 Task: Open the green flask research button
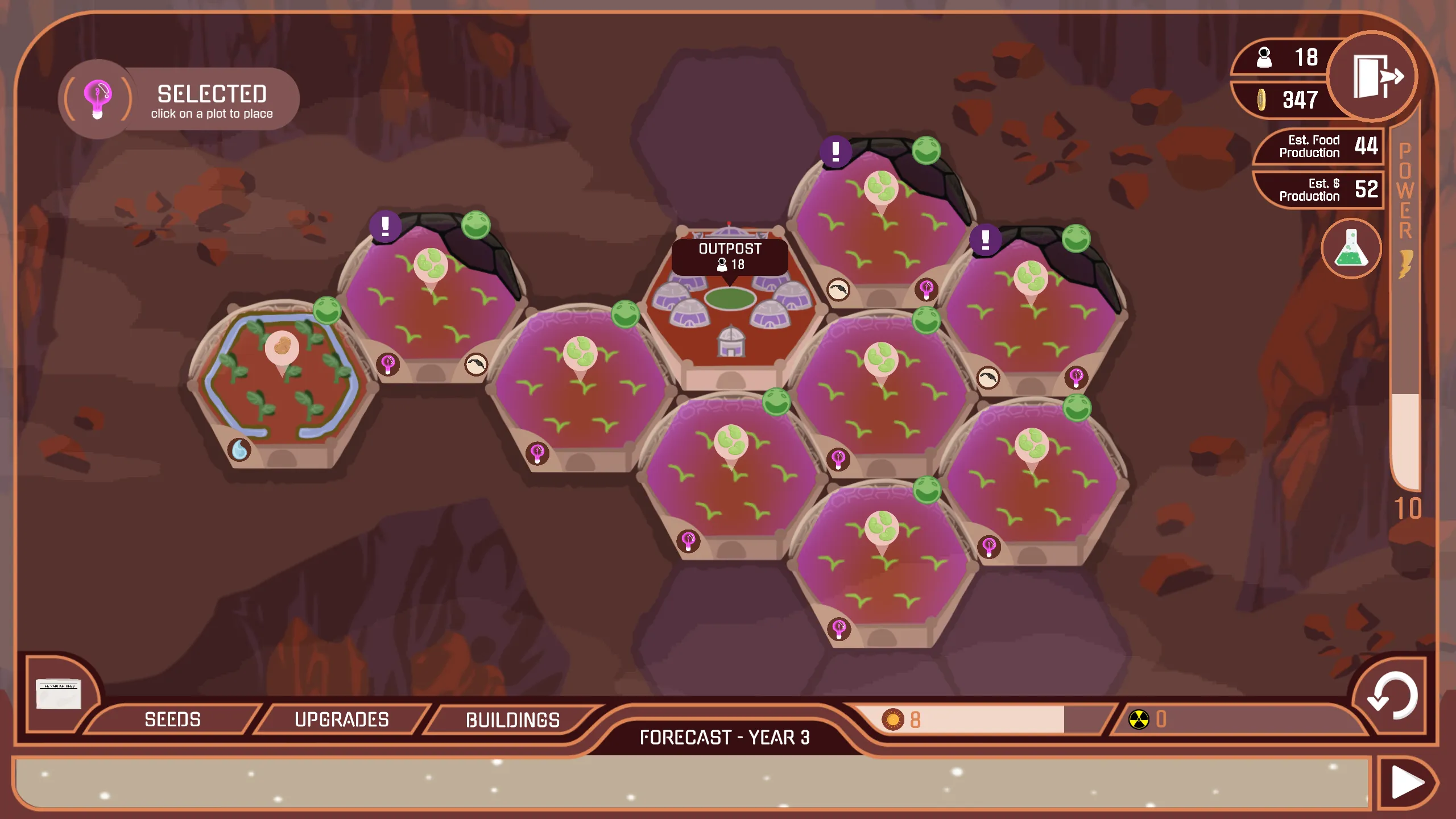coord(1351,249)
